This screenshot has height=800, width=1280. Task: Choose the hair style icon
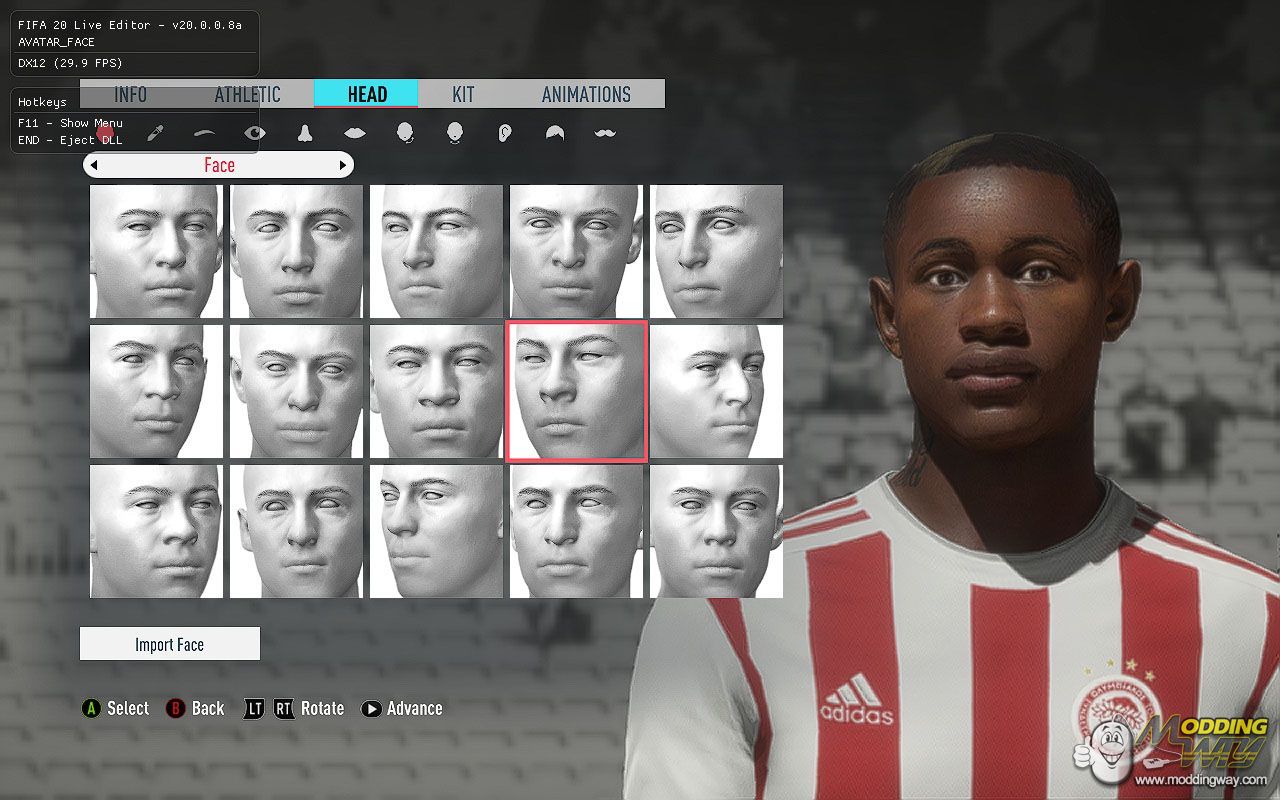point(555,133)
